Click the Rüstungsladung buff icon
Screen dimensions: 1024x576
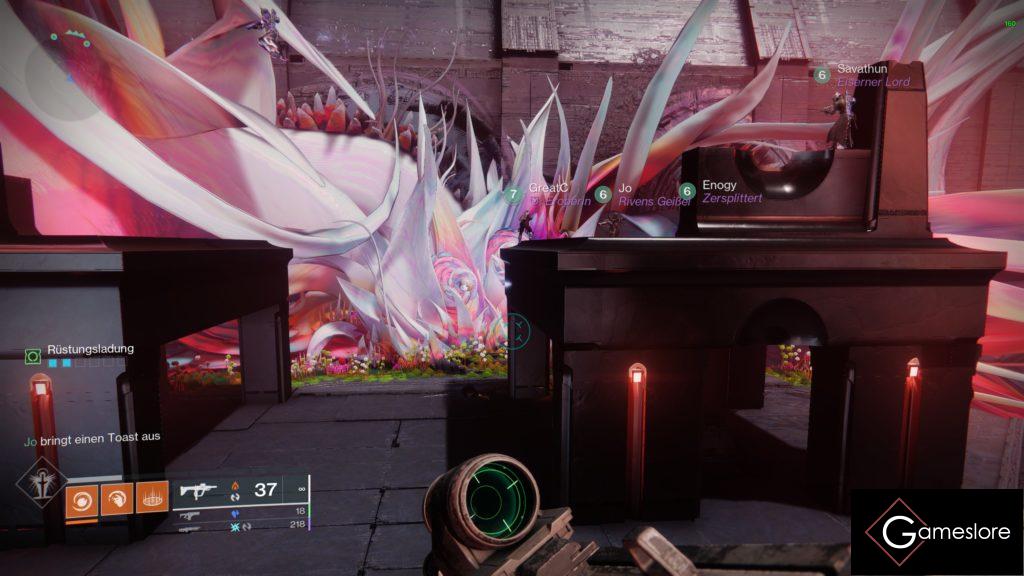tap(33, 354)
